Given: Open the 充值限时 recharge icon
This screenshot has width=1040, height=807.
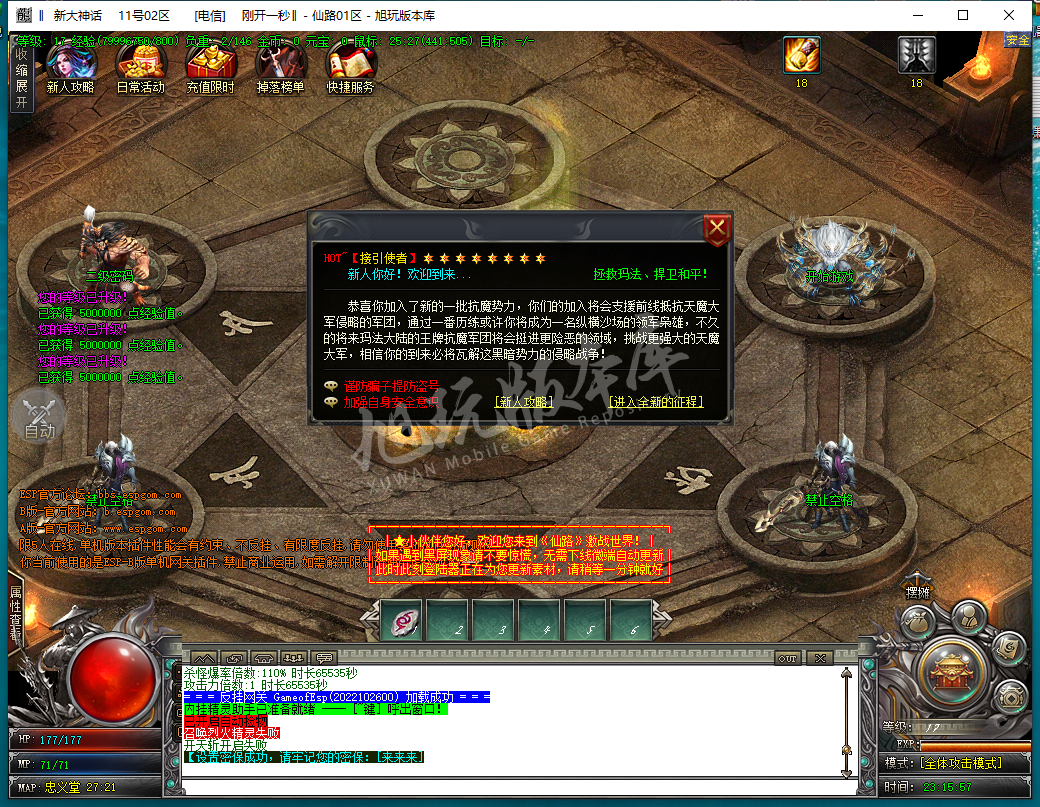Looking at the screenshot, I should pyautogui.click(x=210, y=65).
